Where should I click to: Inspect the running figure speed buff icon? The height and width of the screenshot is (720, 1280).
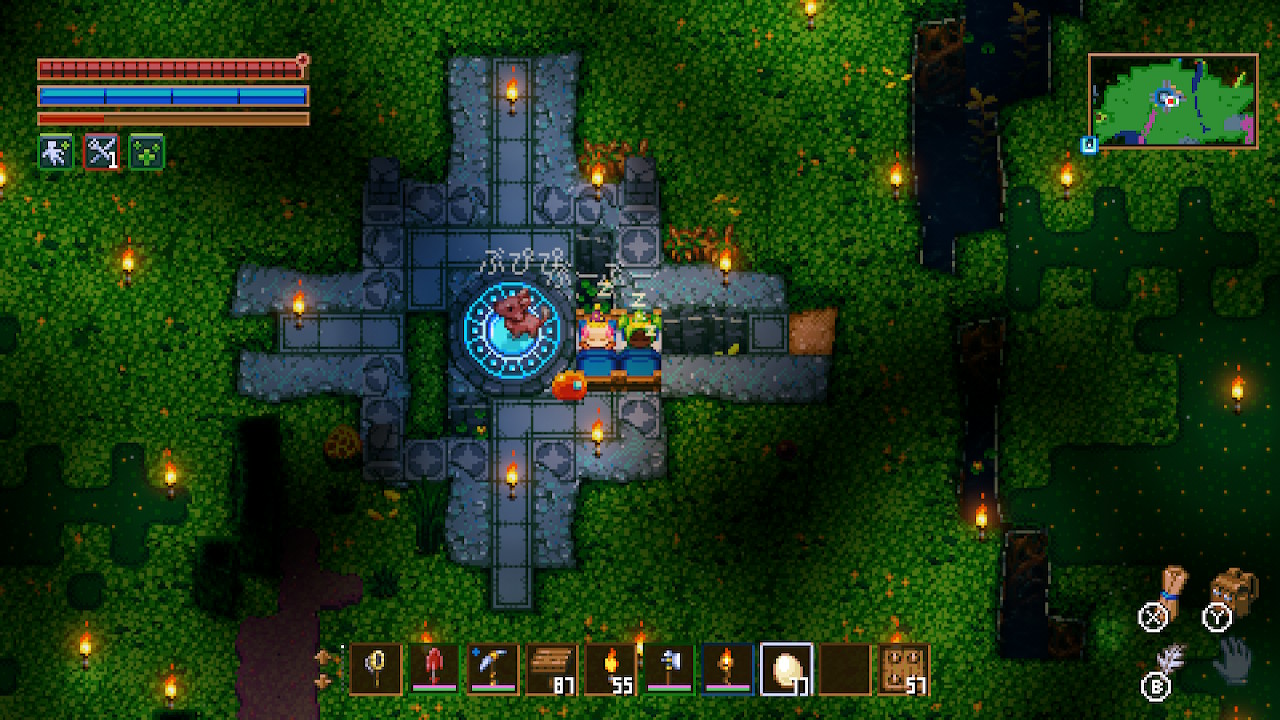pos(55,152)
